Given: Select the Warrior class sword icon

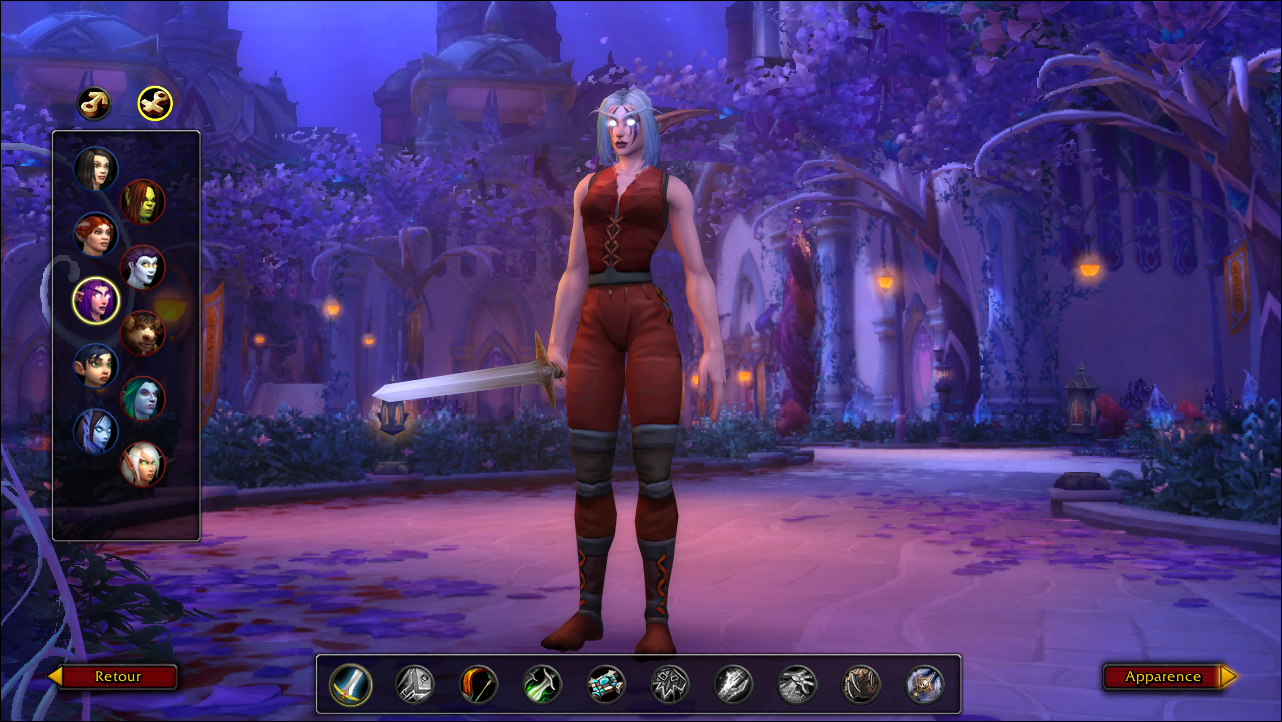Looking at the screenshot, I should [351, 685].
